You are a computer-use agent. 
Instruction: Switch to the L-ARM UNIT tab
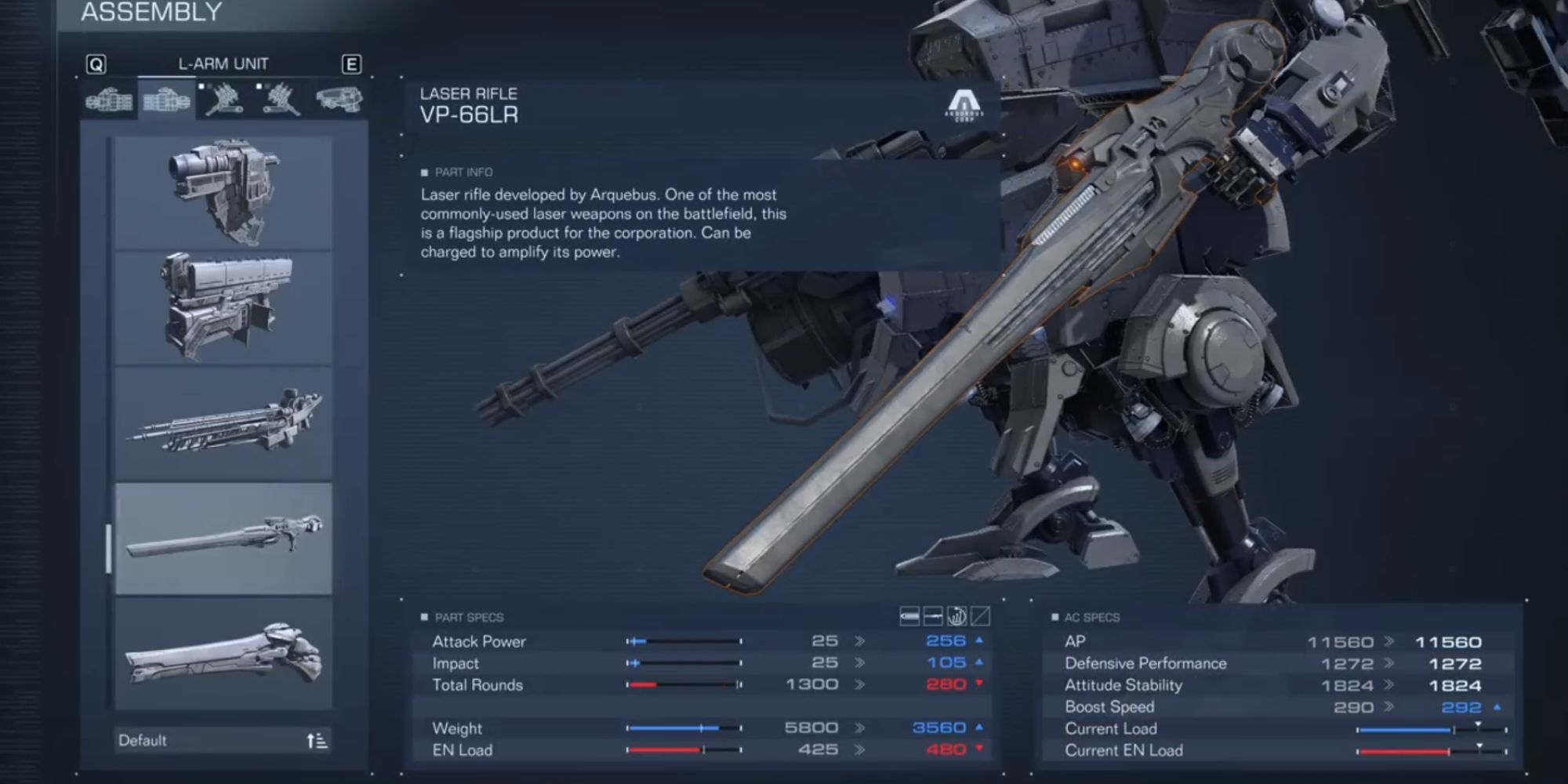223,64
